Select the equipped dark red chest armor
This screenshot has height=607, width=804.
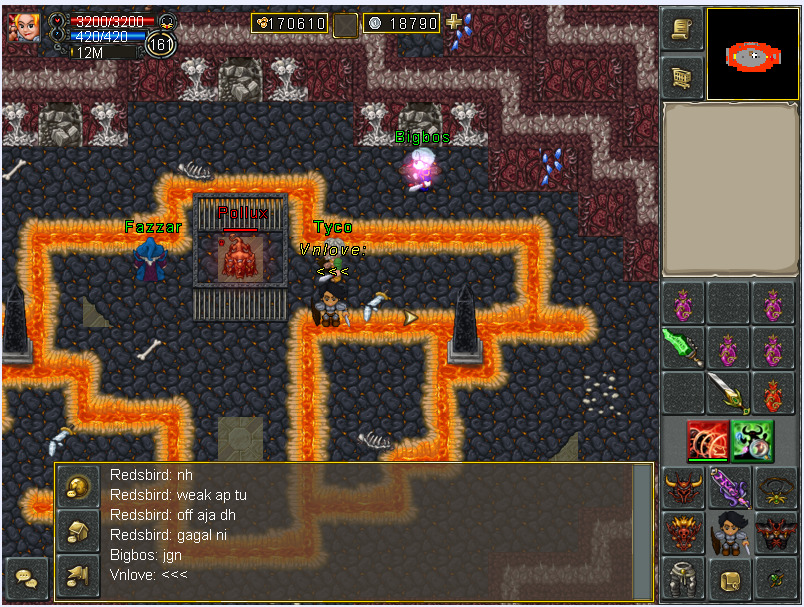(x=775, y=533)
